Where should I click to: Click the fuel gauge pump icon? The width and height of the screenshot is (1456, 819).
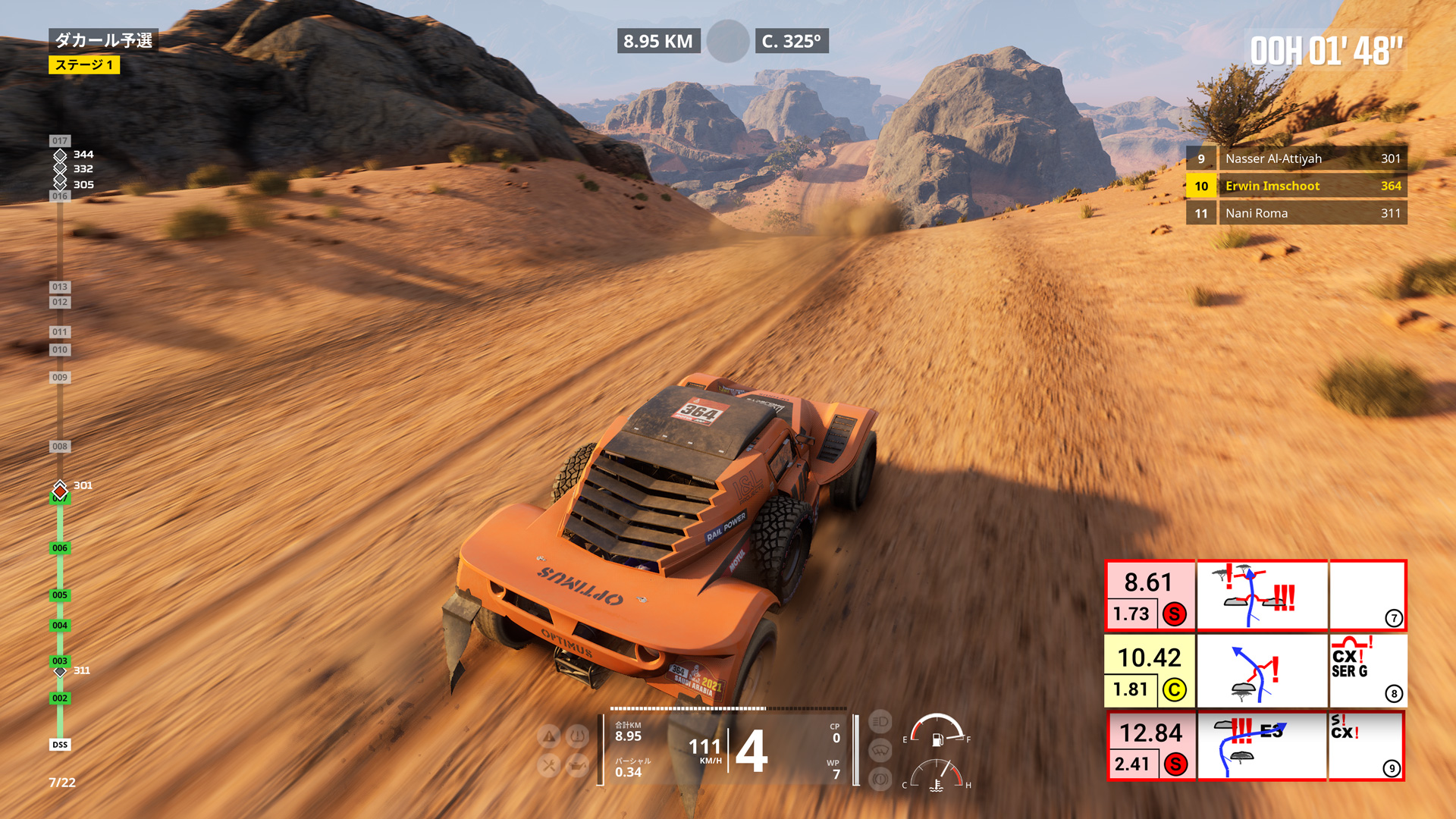tap(937, 739)
